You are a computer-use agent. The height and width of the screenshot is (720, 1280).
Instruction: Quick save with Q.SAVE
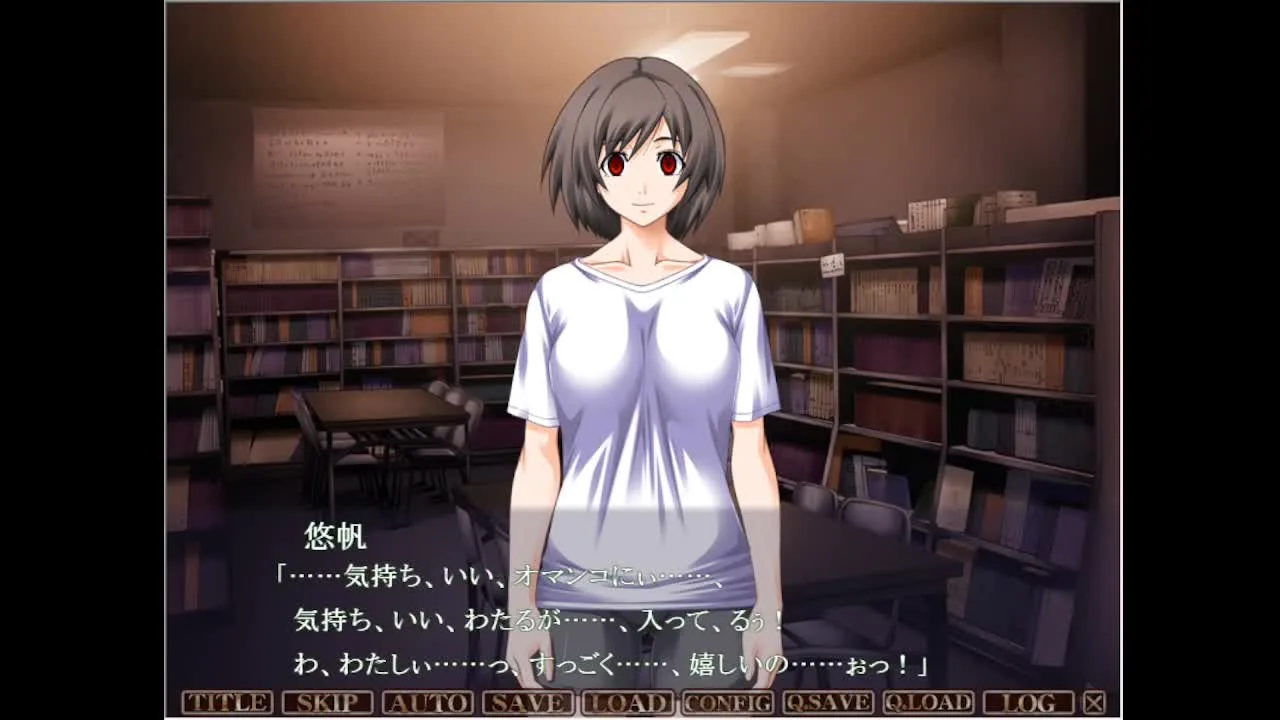pyautogui.click(x=828, y=702)
